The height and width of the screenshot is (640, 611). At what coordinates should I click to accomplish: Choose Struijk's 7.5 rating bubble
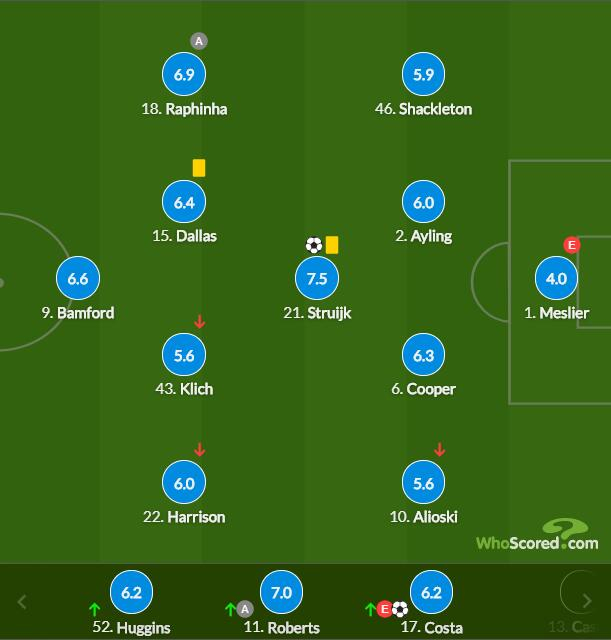coord(317,279)
